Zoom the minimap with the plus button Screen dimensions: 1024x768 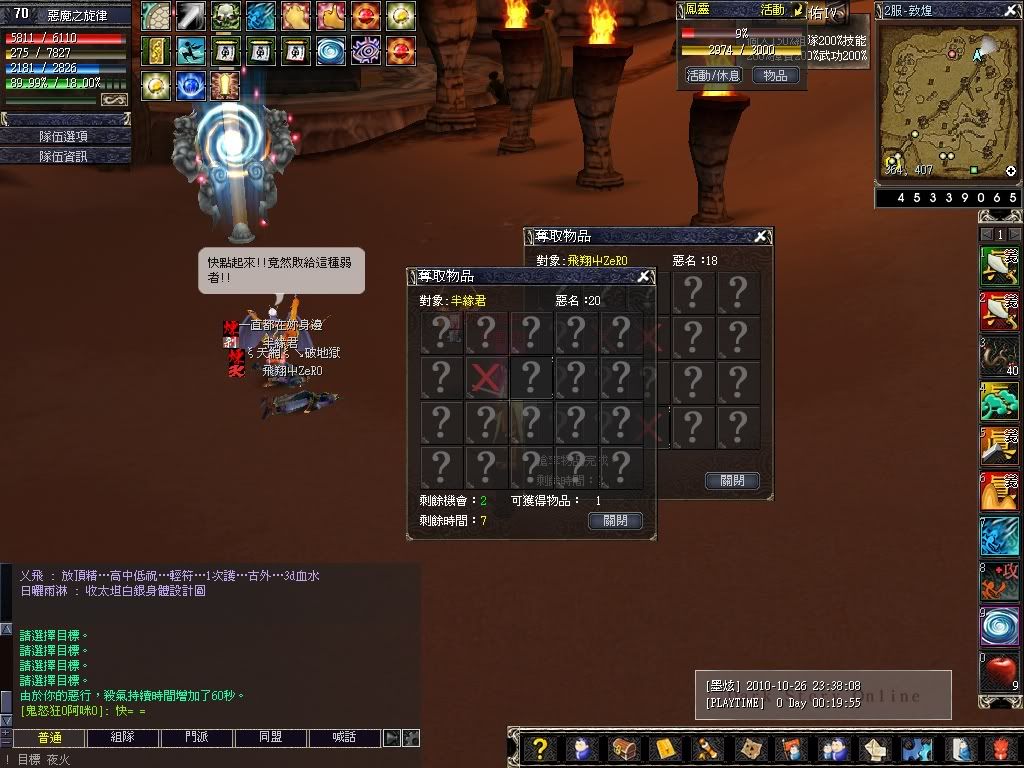pos(1011,171)
